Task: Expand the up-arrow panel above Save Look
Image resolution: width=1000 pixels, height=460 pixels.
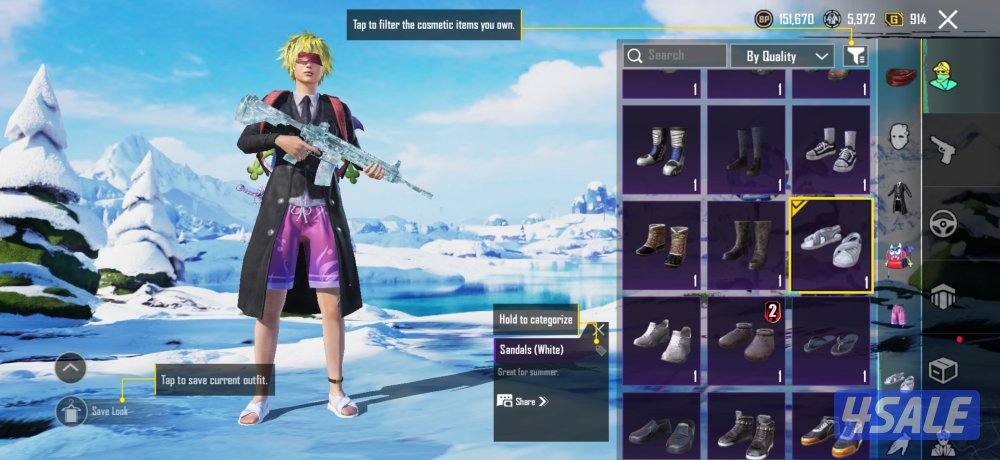Action: point(70,368)
